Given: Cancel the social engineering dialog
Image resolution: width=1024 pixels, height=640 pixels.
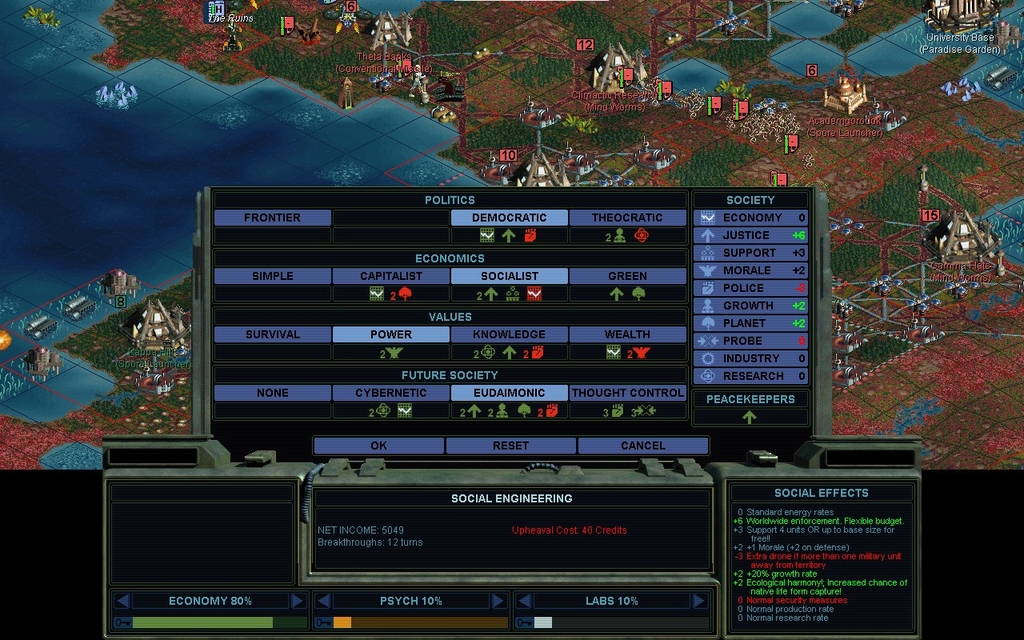Looking at the screenshot, I should (642, 446).
